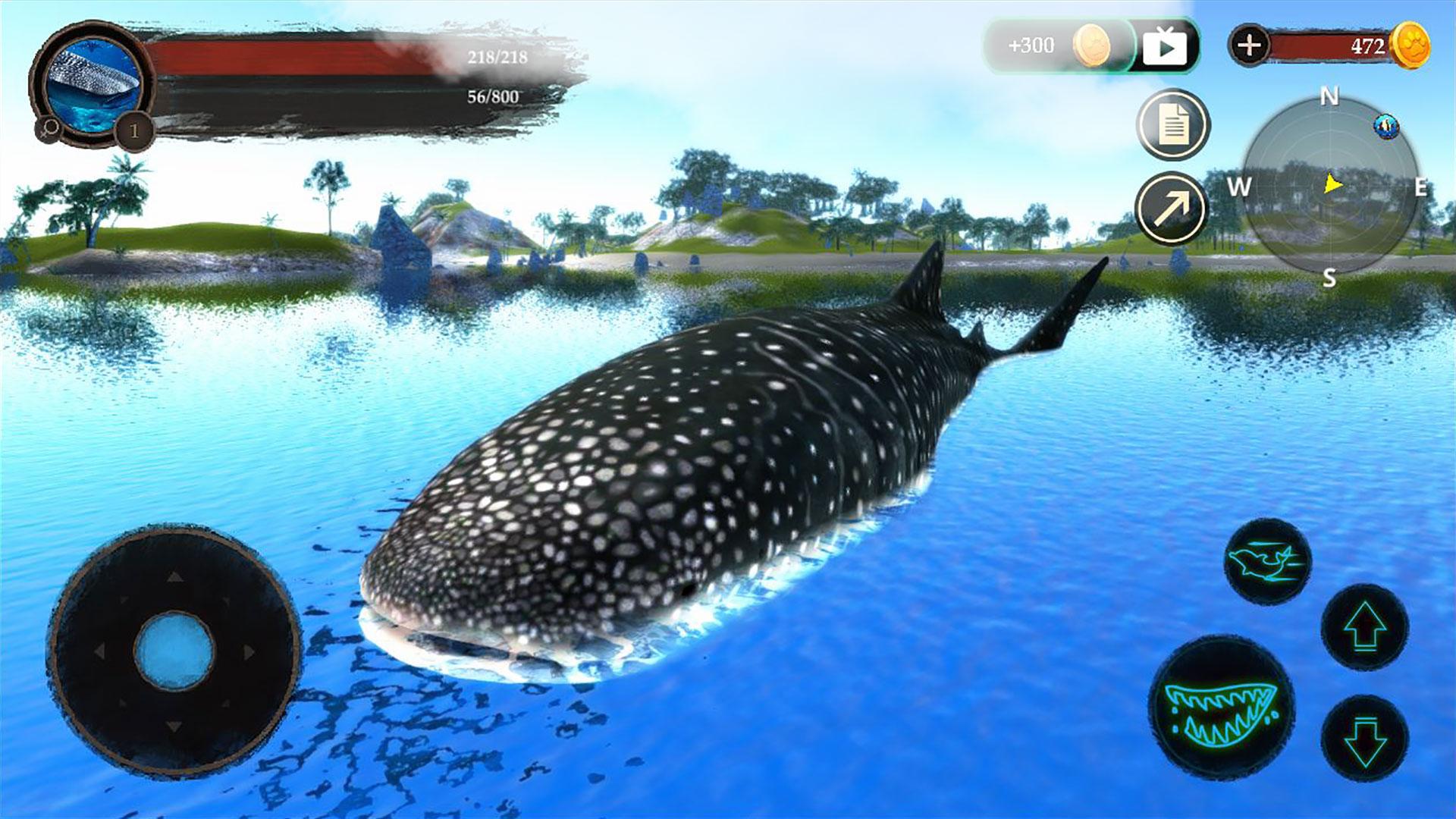Tap the plus icon to add coins
Image resolution: width=1456 pixels, height=819 pixels.
(1250, 45)
